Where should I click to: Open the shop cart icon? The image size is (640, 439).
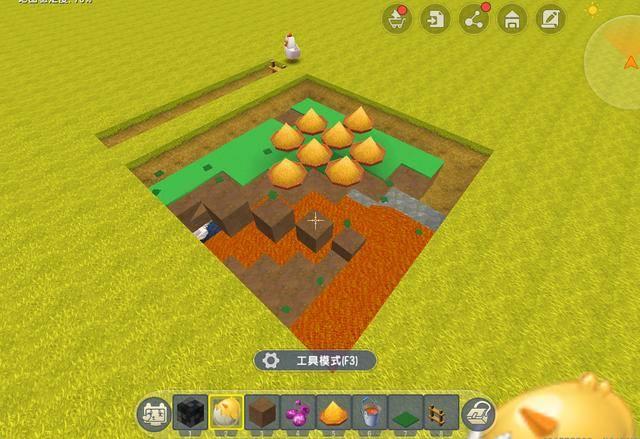click(396, 18)
